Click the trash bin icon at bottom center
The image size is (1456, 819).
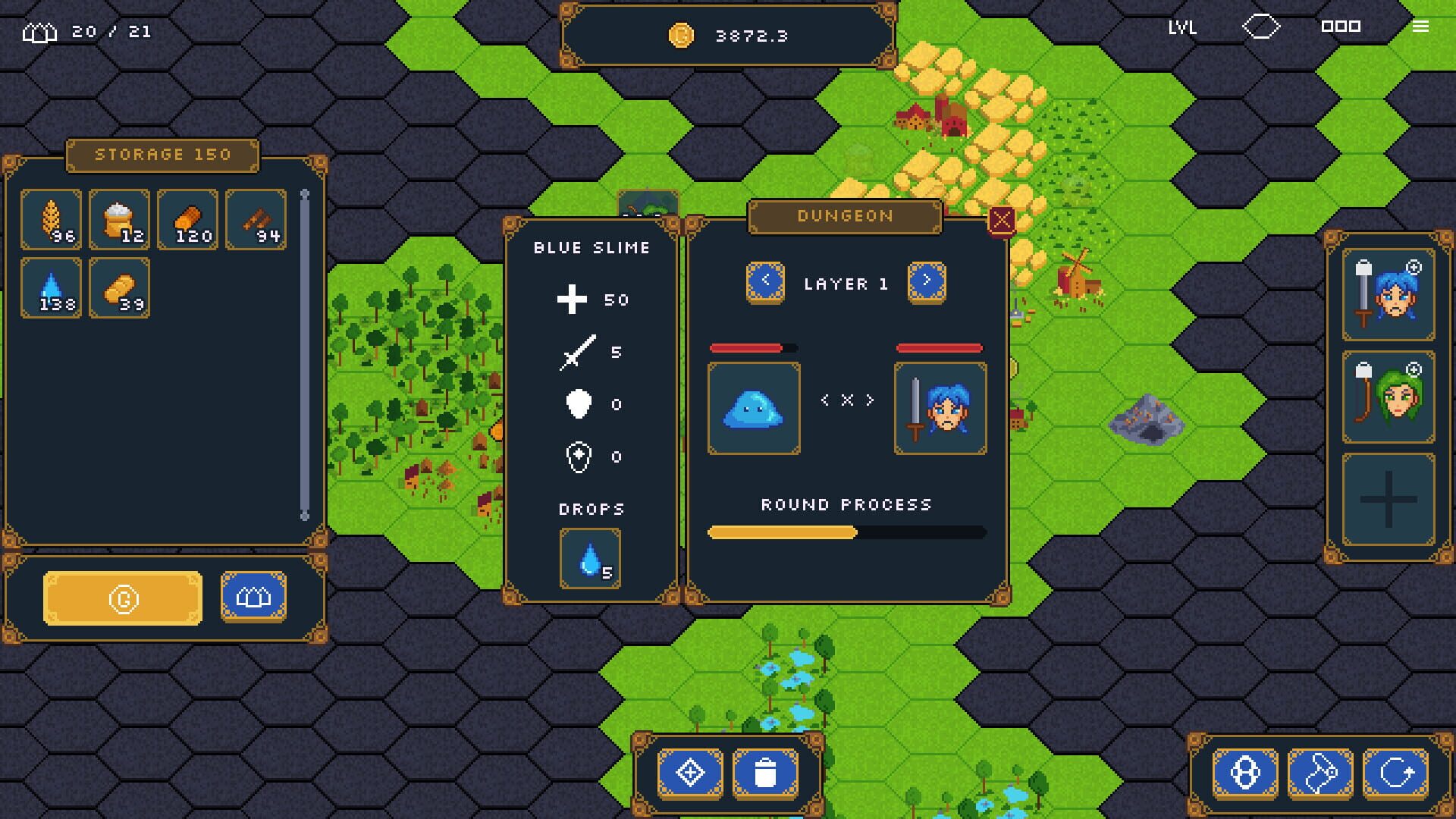pyautogui.click(x=767, y=772)
